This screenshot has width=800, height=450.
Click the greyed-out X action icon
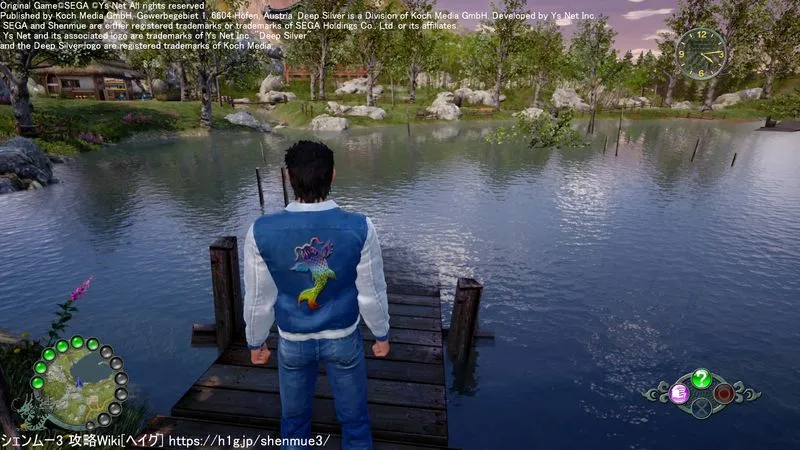(x=701, y=407)
